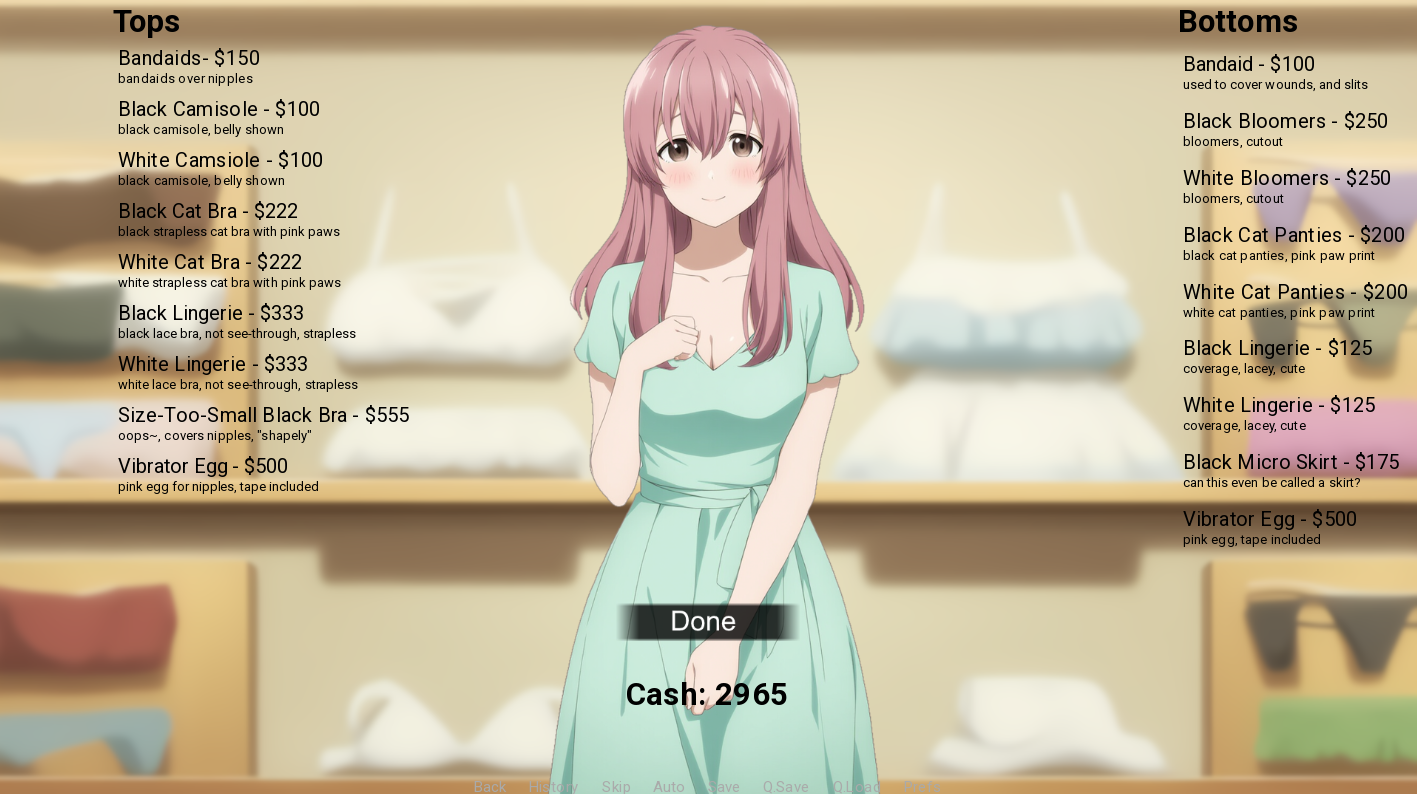This screenshot has height=794, width=1417.
Task: Purchase the Size-Too-Small Black Bra
Action: (263, 415)
